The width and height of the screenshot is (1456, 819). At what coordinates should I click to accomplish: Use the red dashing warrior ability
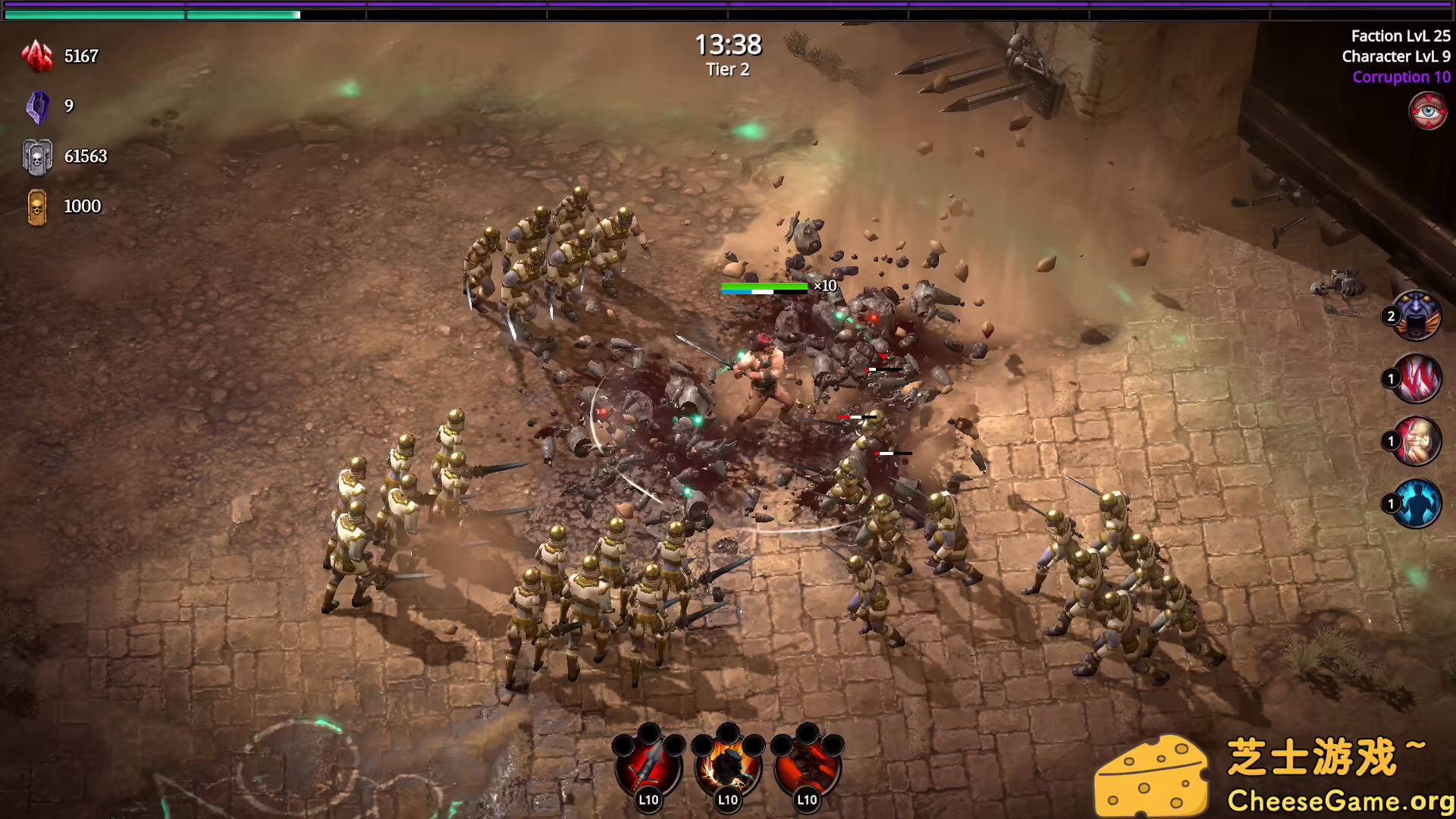(807, 766)
